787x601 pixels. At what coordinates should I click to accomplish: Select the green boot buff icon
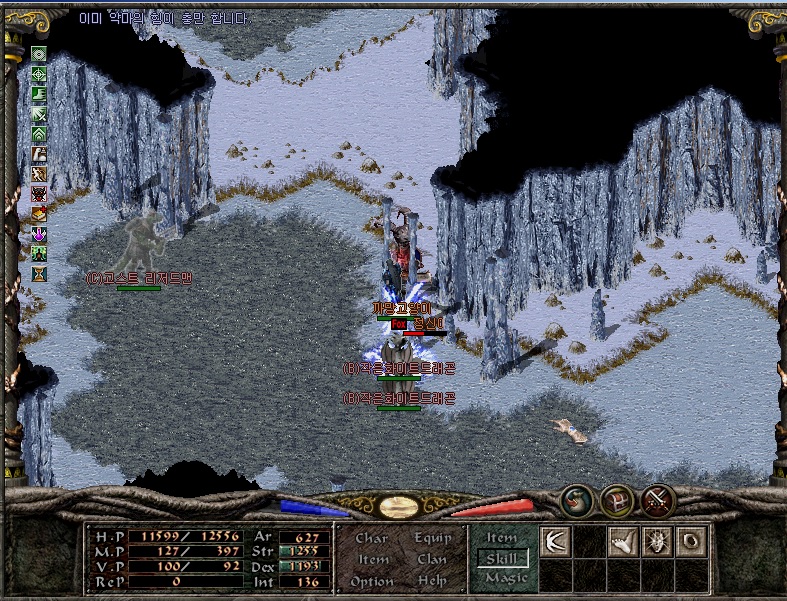(x=39, y=93)
